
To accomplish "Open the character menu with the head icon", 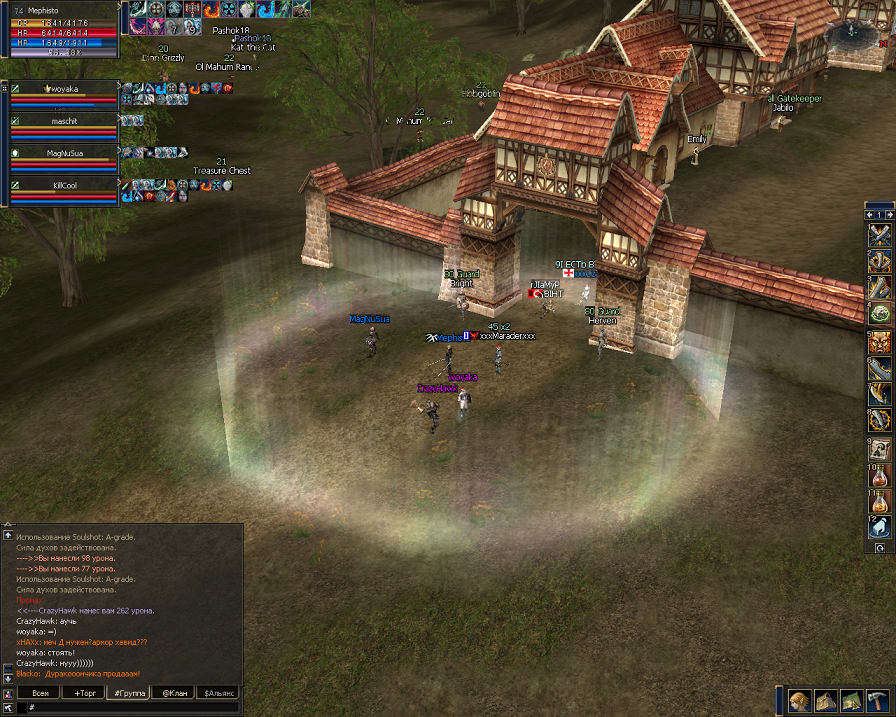I will [x=799, y=700].
